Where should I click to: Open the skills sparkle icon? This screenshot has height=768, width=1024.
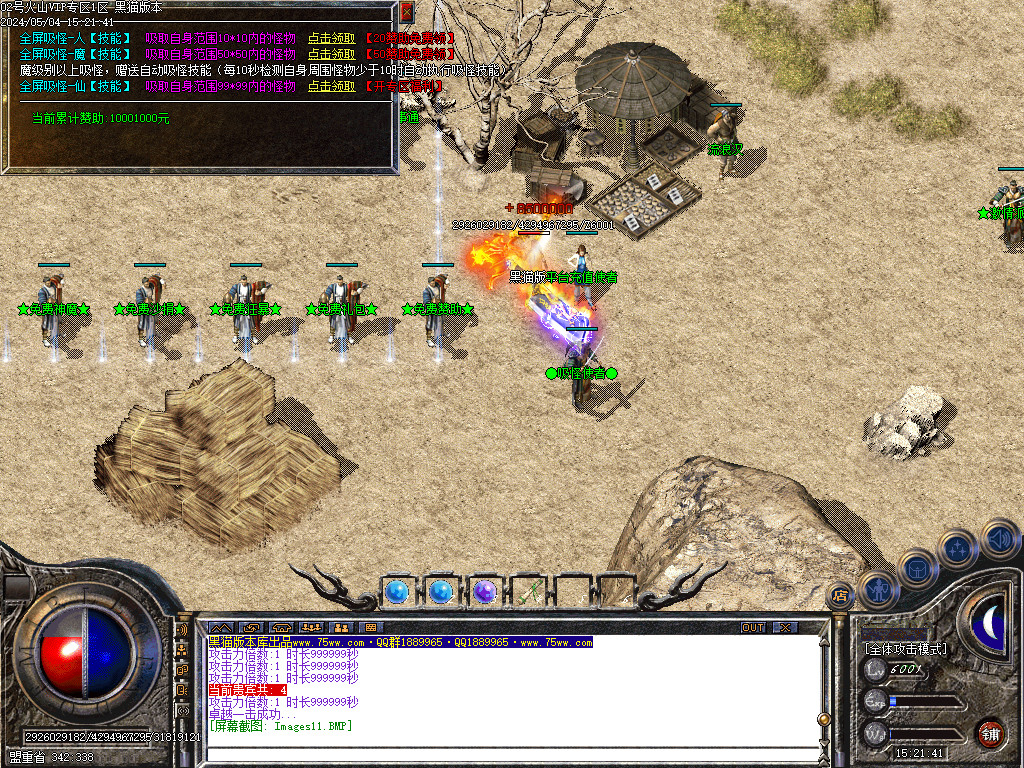(x=957, y=548)
